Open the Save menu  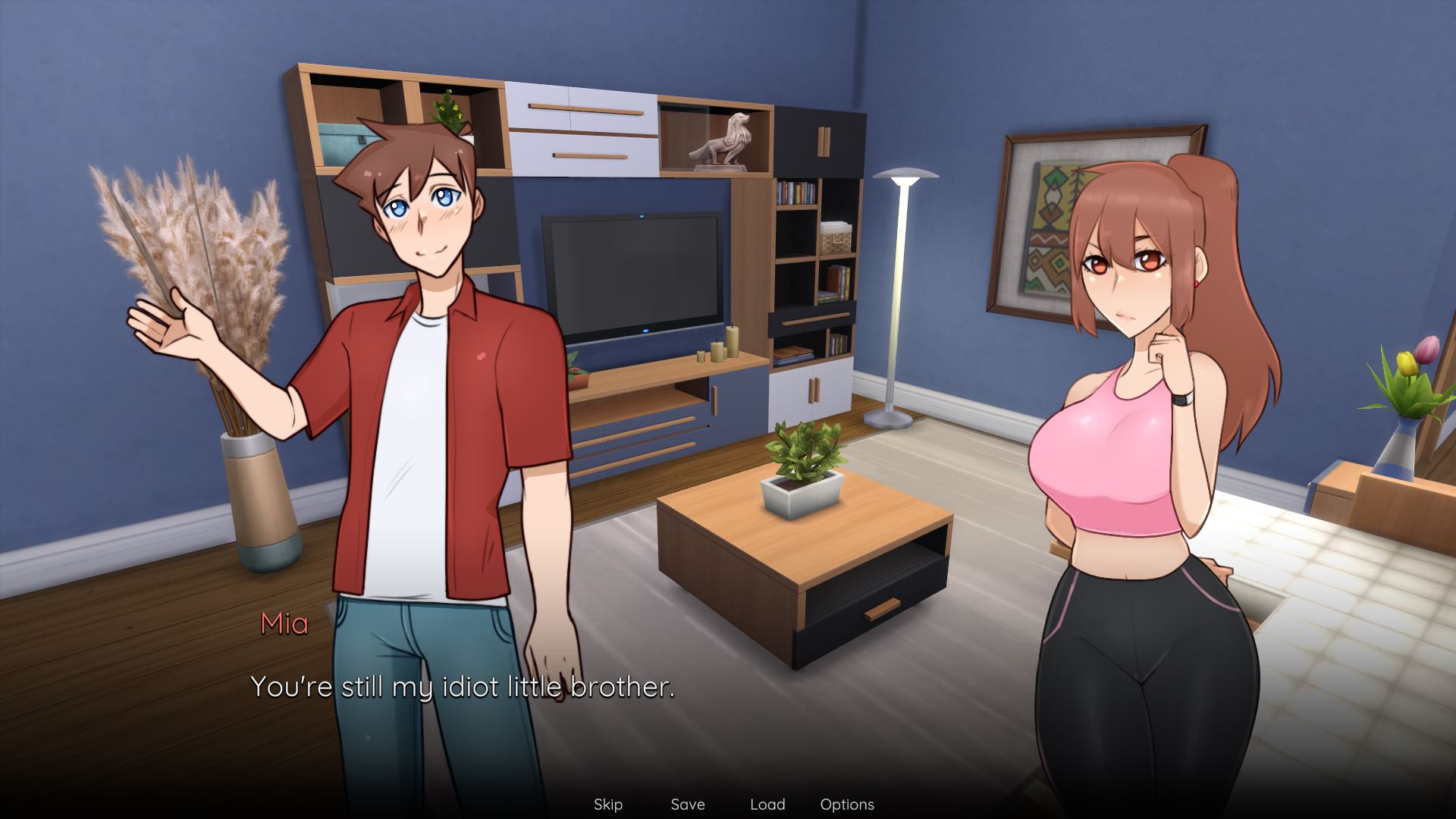tap(688, 805)
